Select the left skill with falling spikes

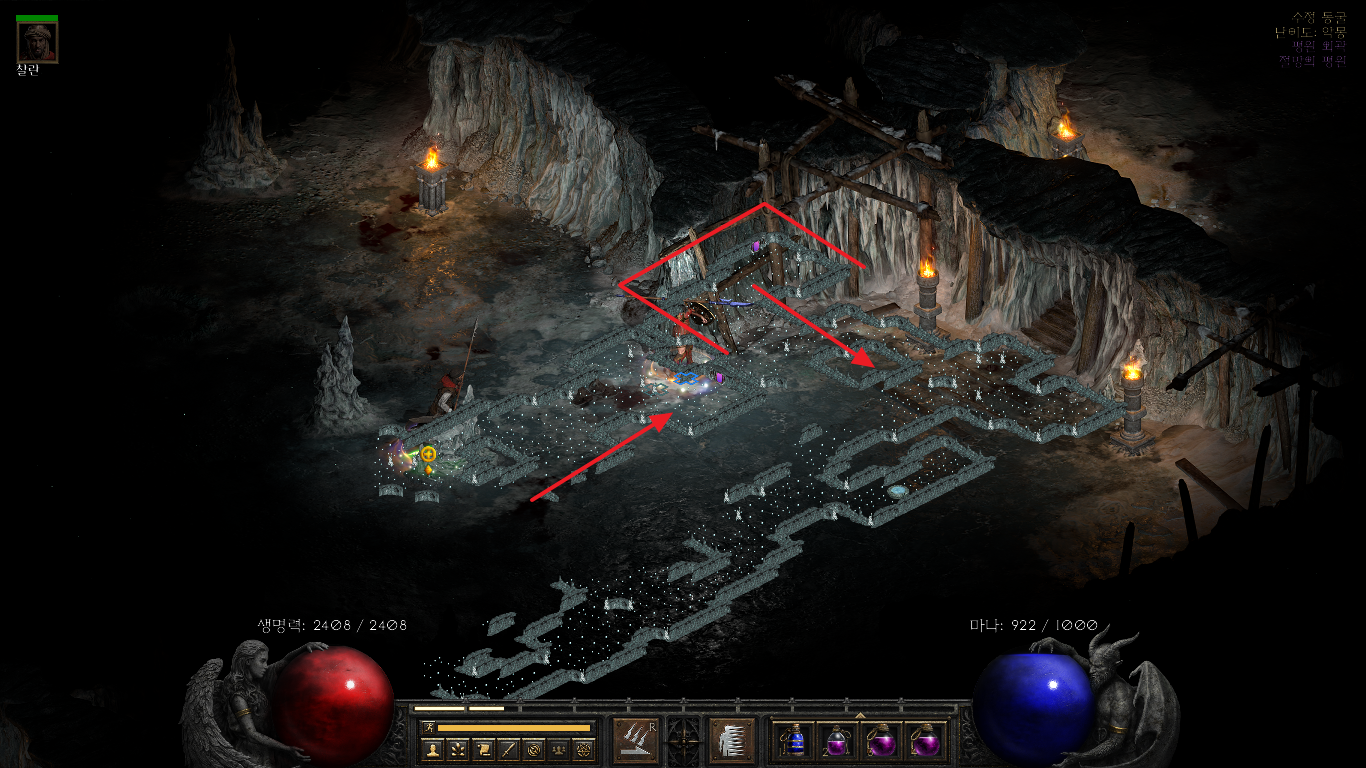634,741
